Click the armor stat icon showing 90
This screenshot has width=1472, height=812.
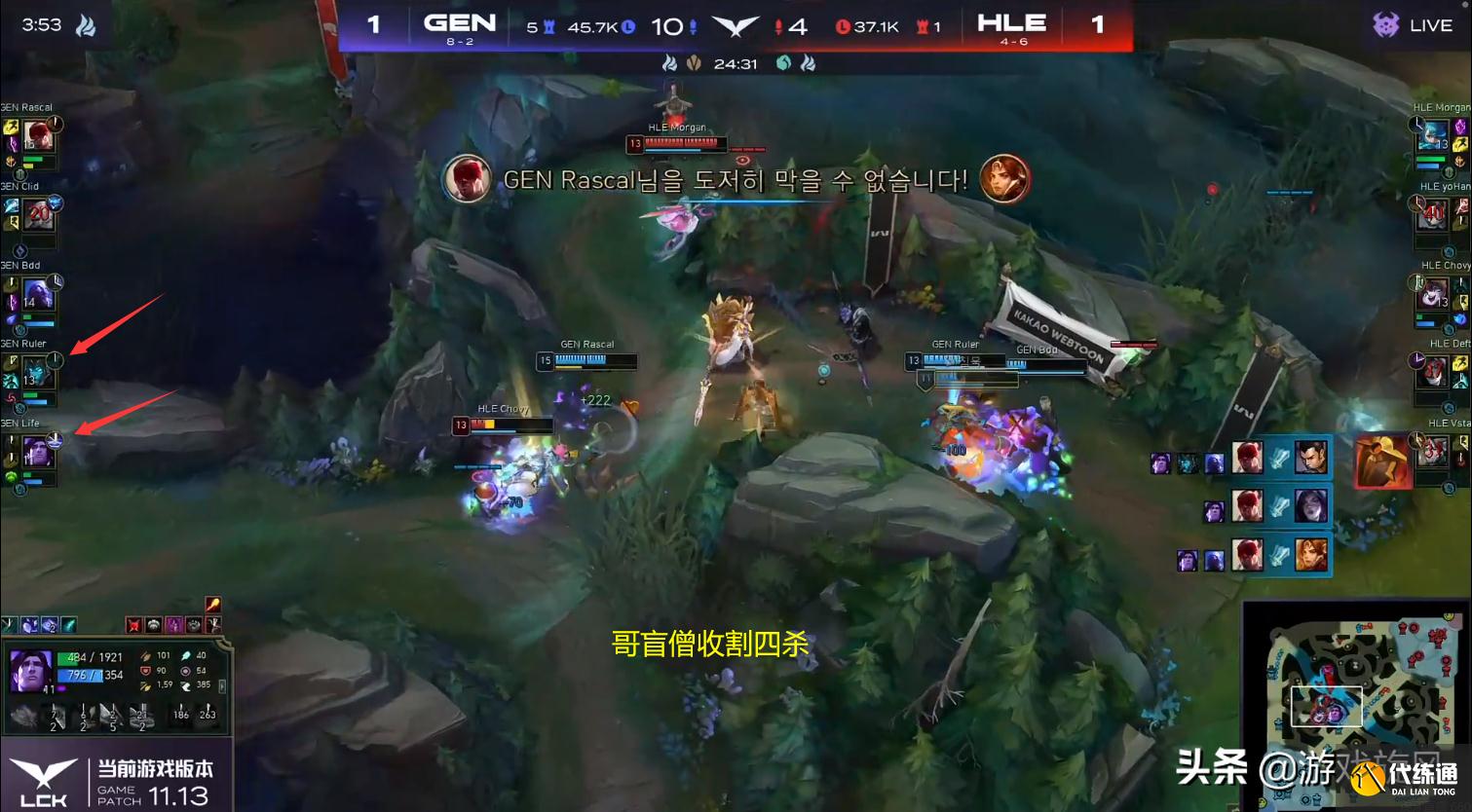click(x=146, y=671)
